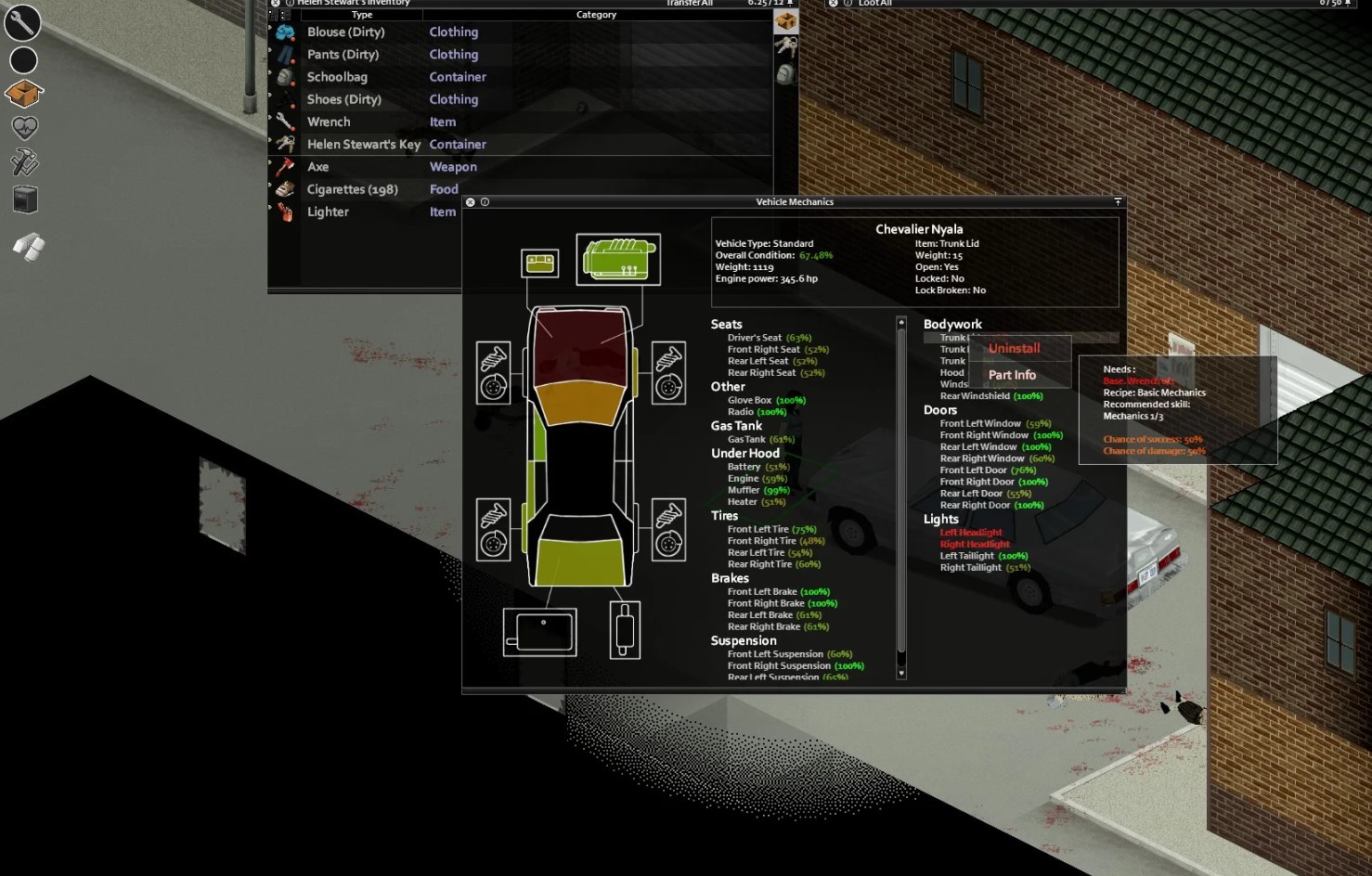
Task: Open inventory using the cardboard box icon
Action: click(23, 93)
